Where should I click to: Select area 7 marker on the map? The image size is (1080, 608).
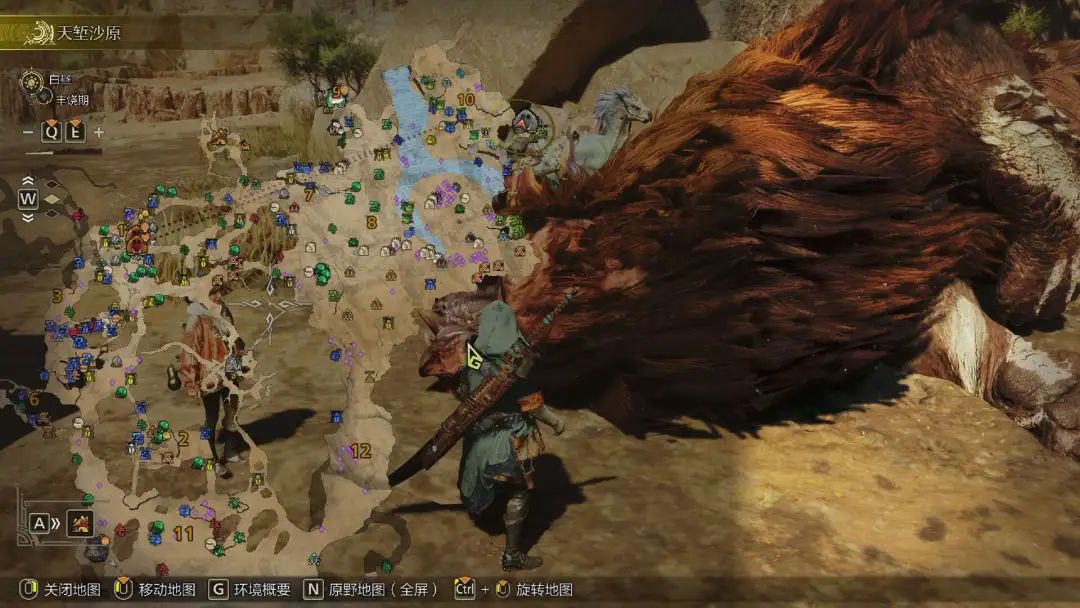point(310,196)
